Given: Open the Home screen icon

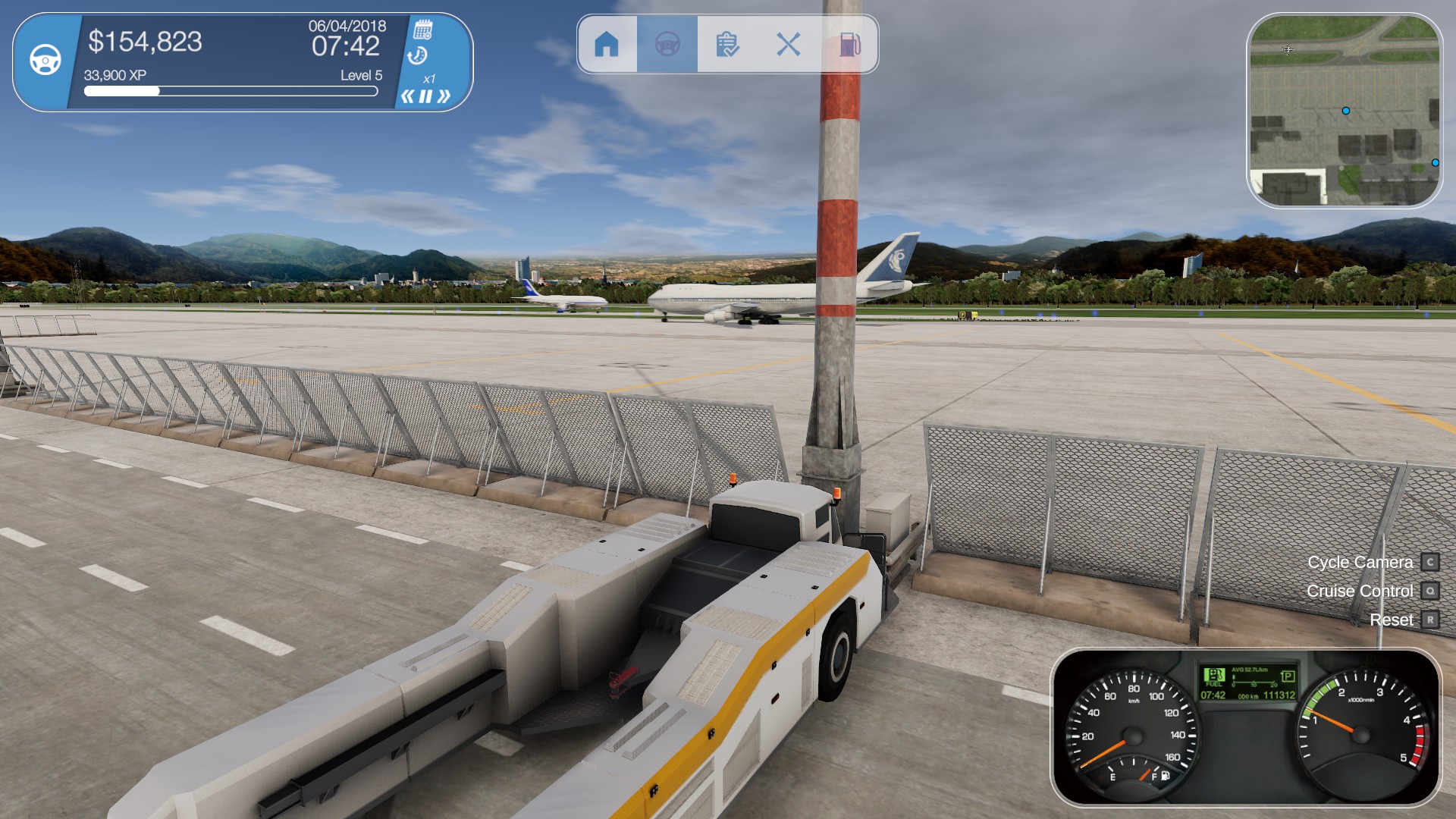Looking at the screenshot, I should 607,45.
